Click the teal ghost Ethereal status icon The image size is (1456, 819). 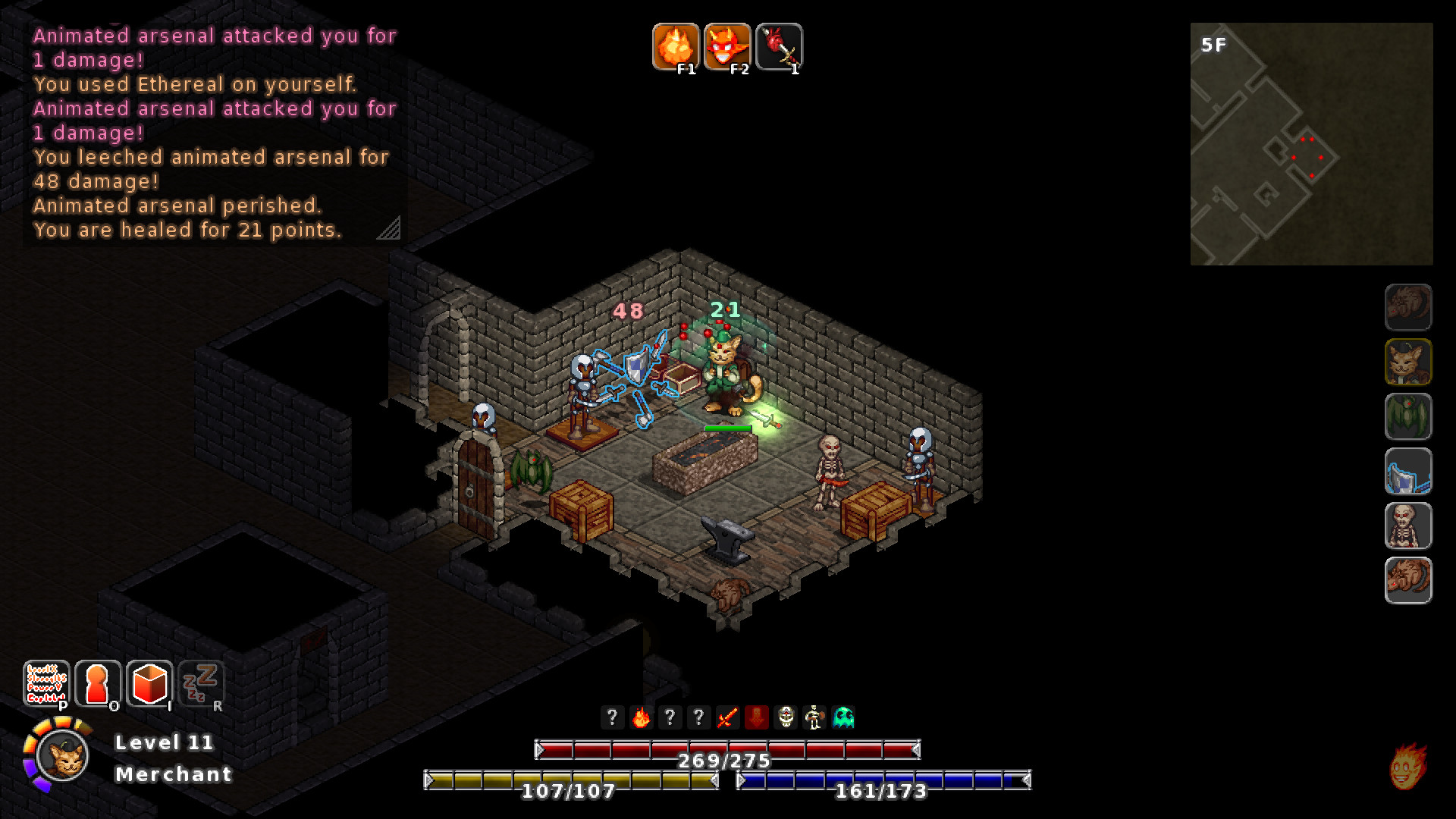[842, 717]
